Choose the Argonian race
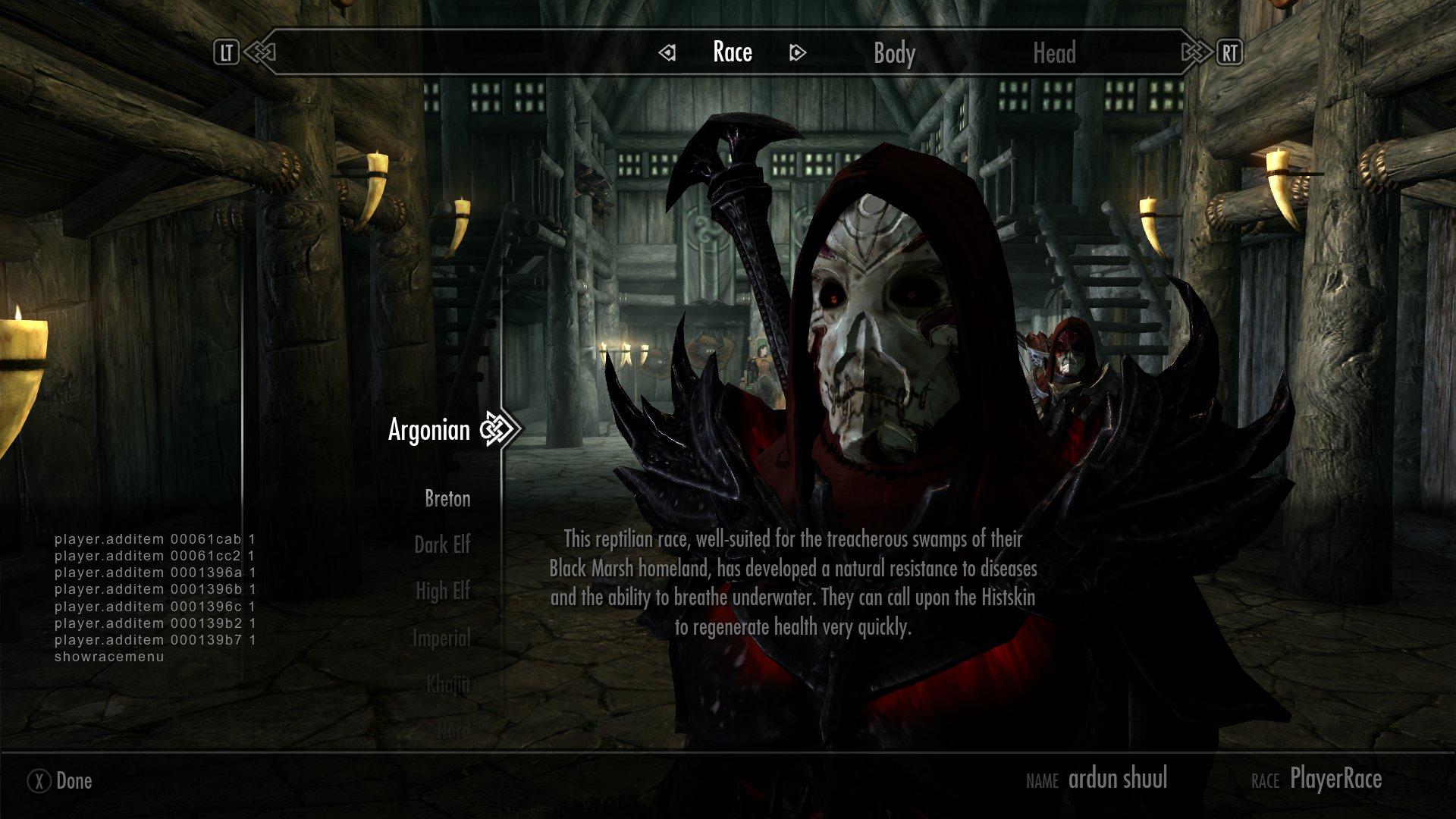 coord(429,430)
